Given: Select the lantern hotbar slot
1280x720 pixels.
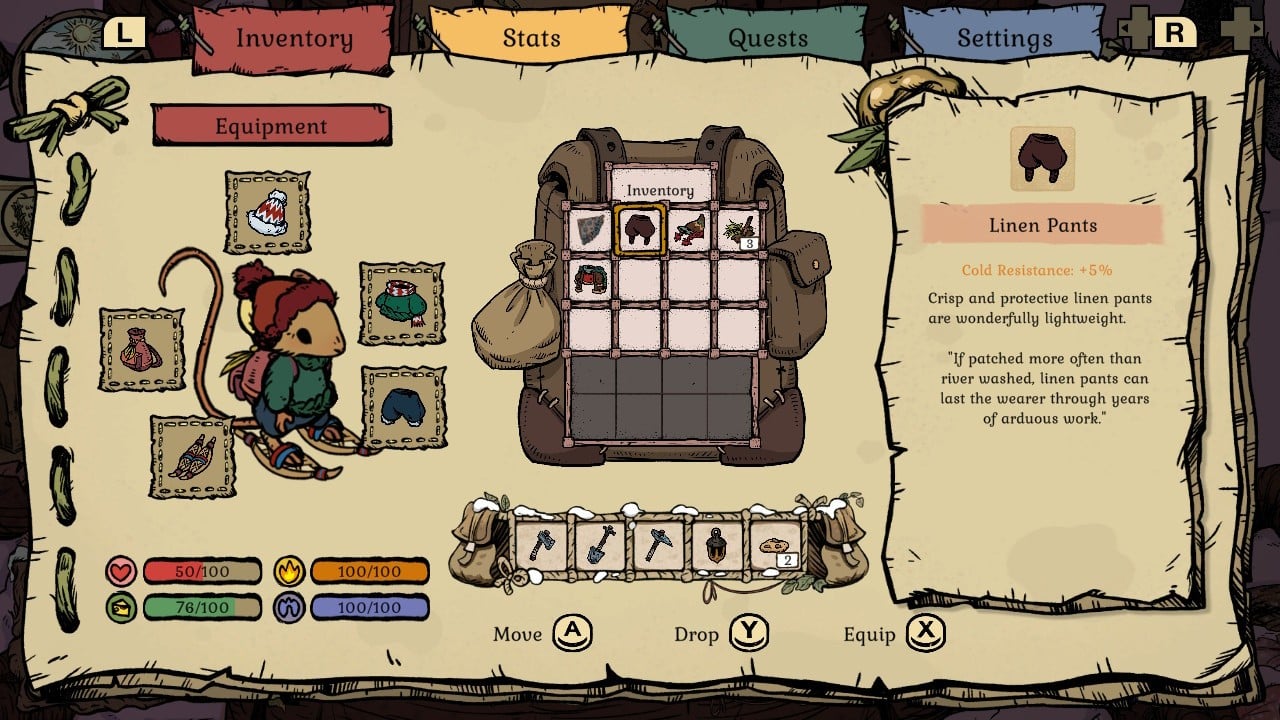Looking at the screenshot, I should coord(717,545).
